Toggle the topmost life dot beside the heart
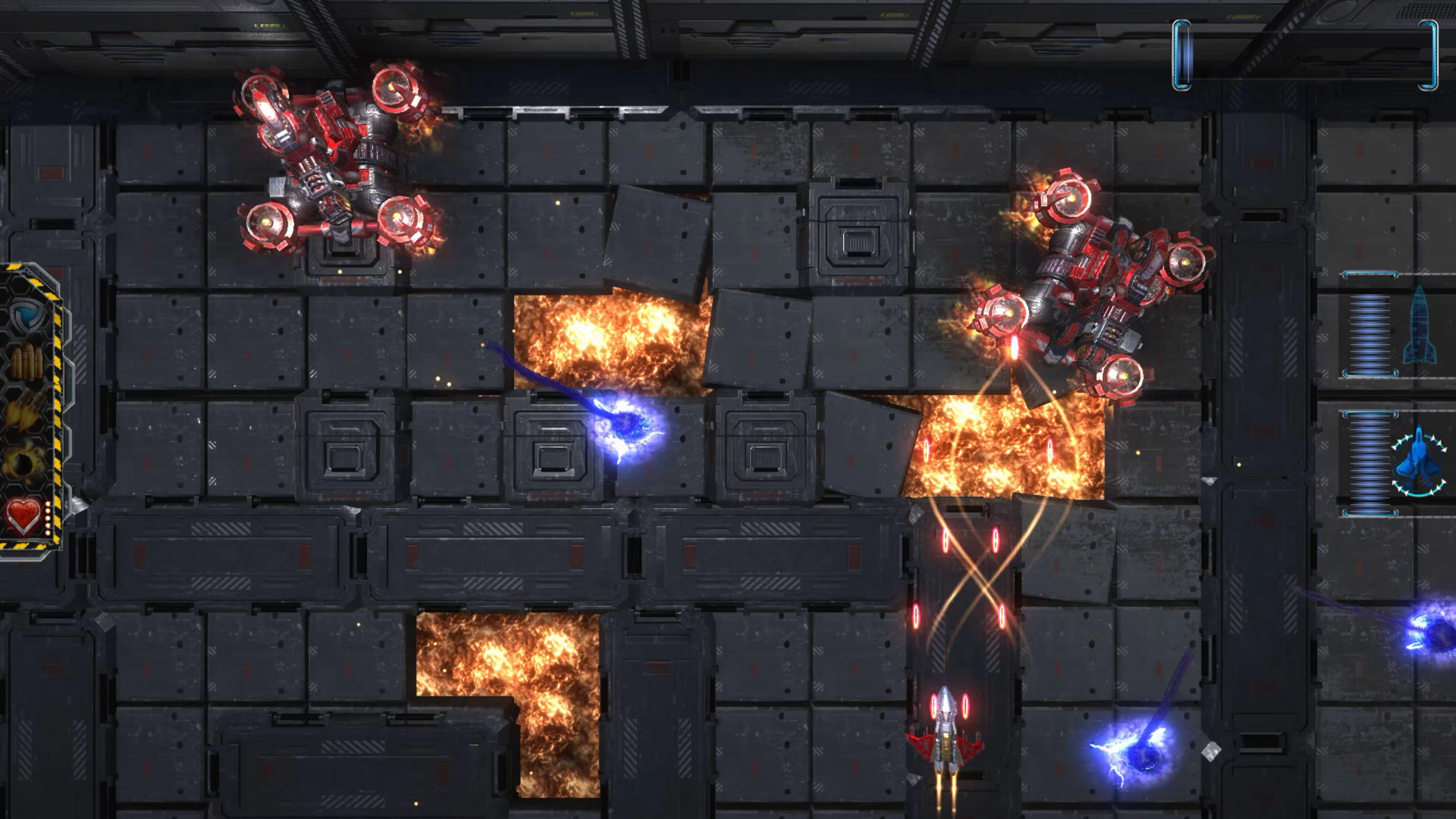 coord(47,504)
